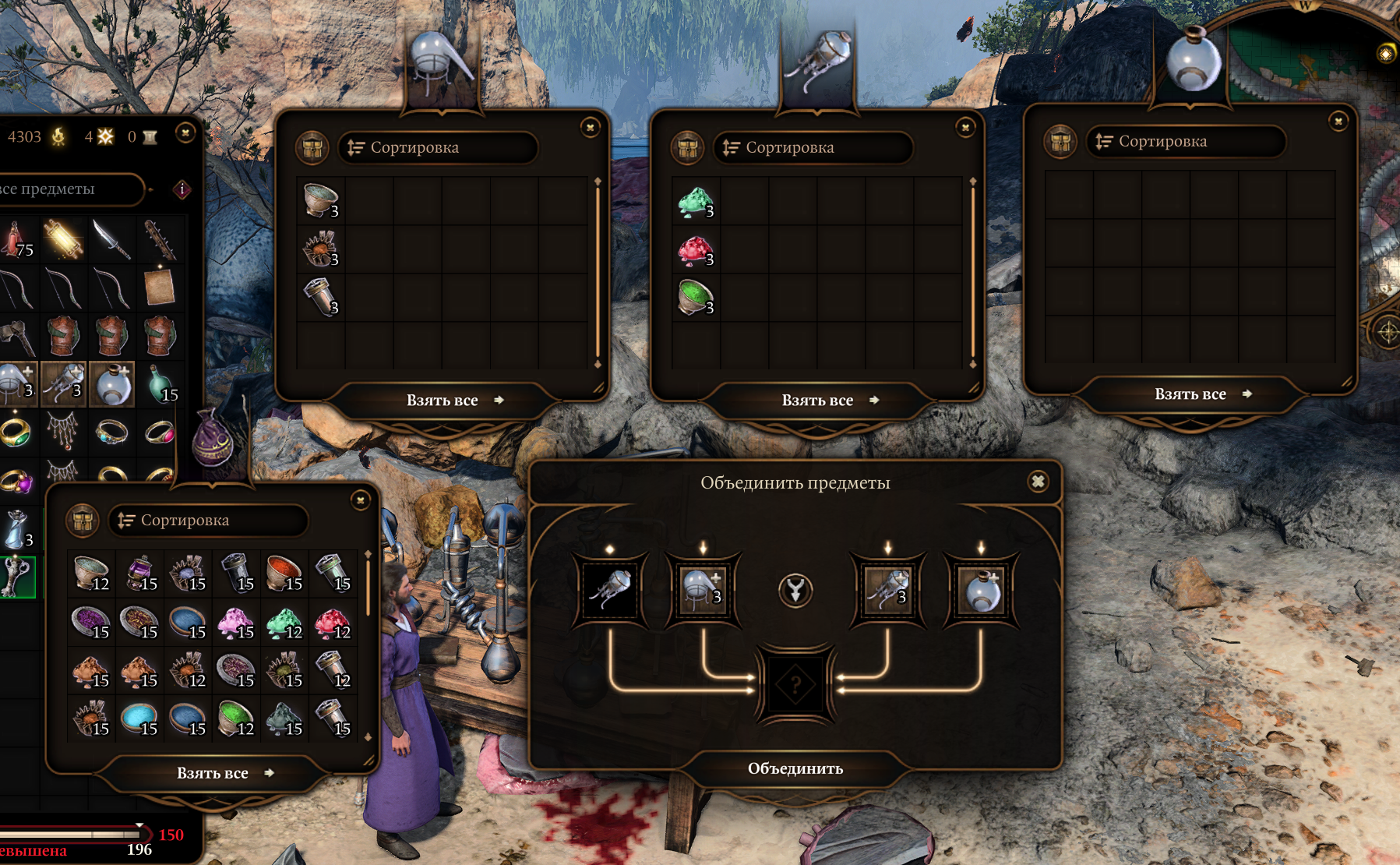Select the round flask combine slot

click(981, 590)
